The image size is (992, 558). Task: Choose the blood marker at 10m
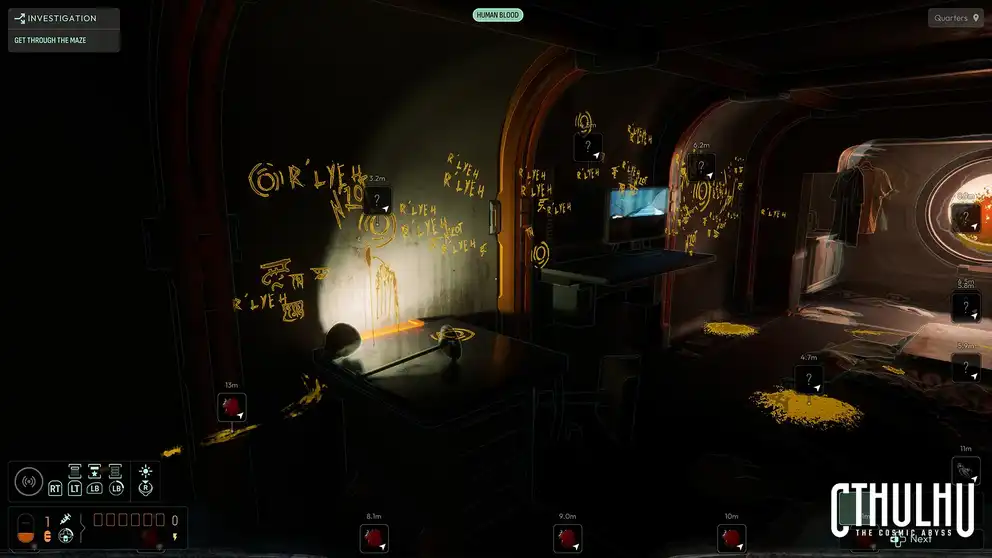pos(731,539)
